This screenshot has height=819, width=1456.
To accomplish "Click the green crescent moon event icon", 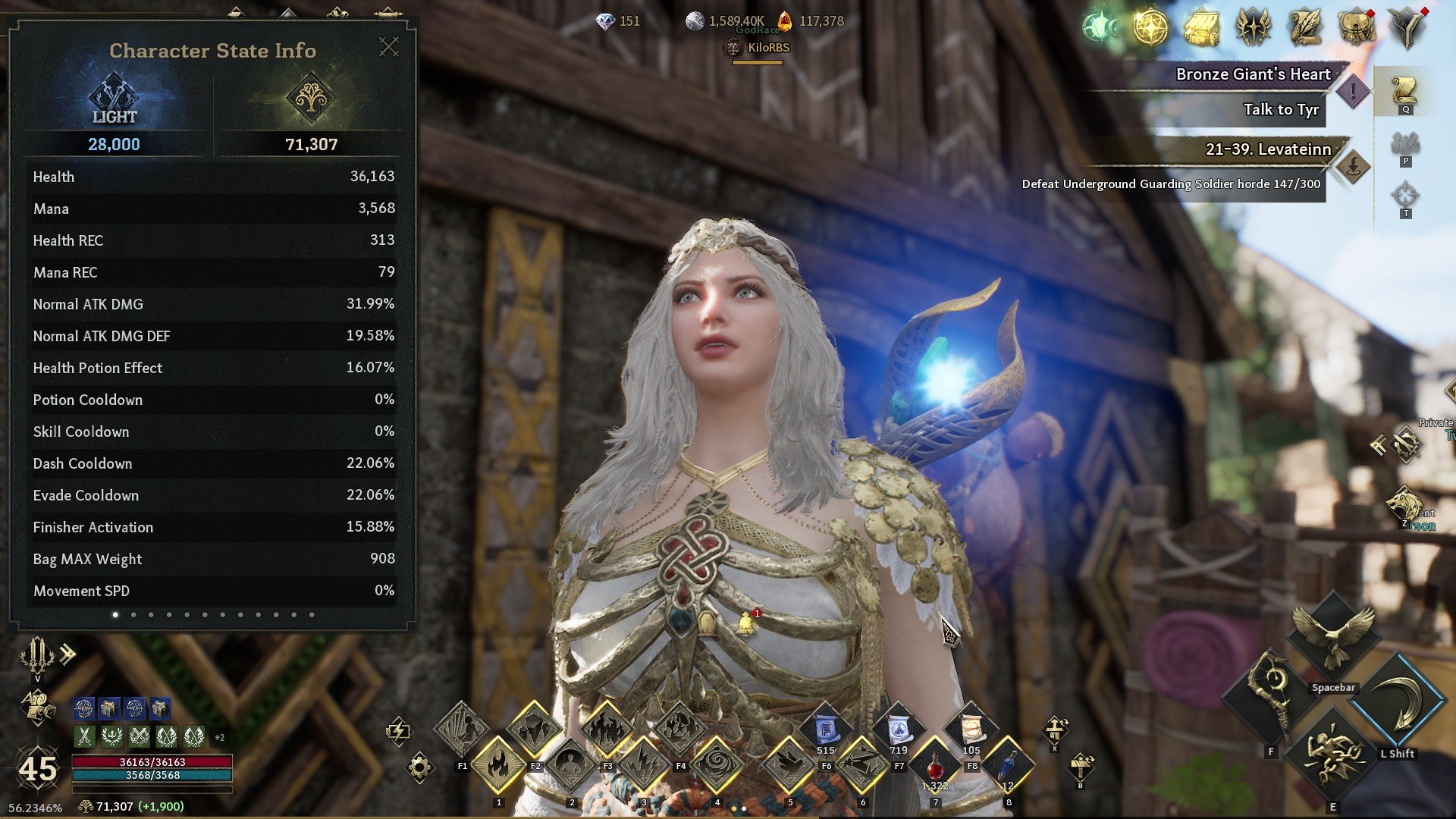I will pyautogui.click(x=1100, y=28).
